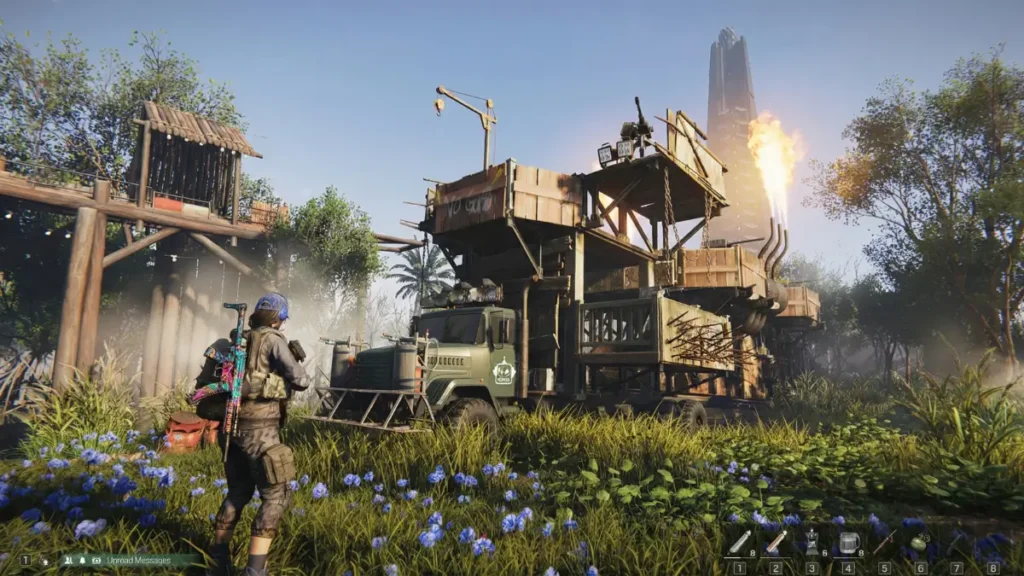Select the grey tube item in hotbar slot 1
Image resolution: width=1024 pixels, height=576 pixels.
[739, 543]
